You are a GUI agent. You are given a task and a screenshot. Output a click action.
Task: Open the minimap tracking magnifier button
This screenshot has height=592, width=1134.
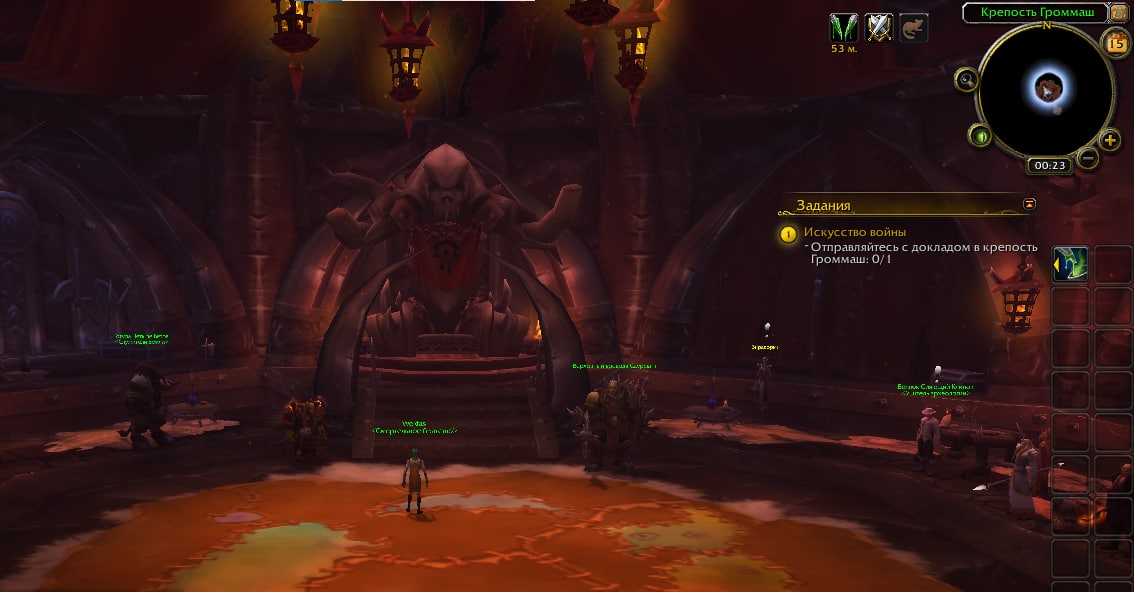966,79
